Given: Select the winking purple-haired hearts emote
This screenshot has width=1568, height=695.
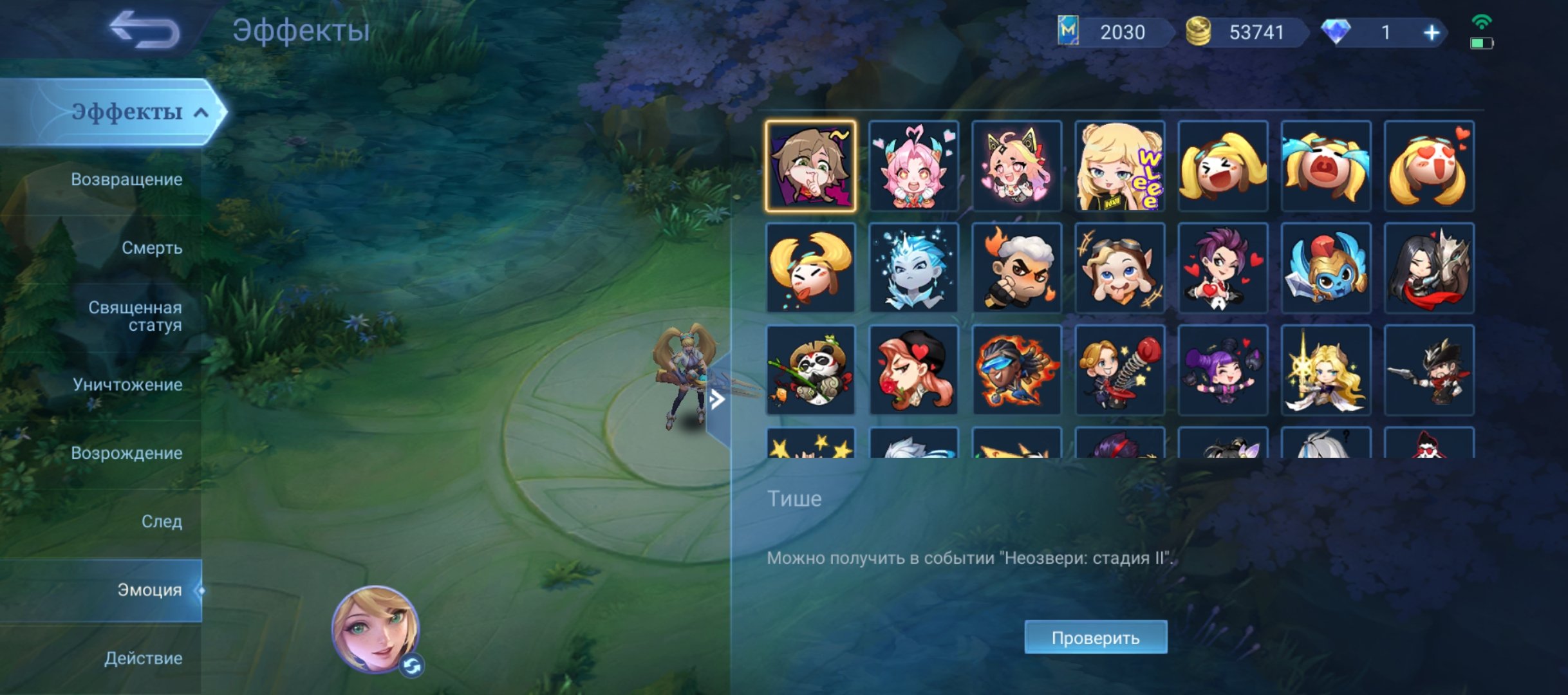Looking at the screenshot, I should coord(1223,270).
